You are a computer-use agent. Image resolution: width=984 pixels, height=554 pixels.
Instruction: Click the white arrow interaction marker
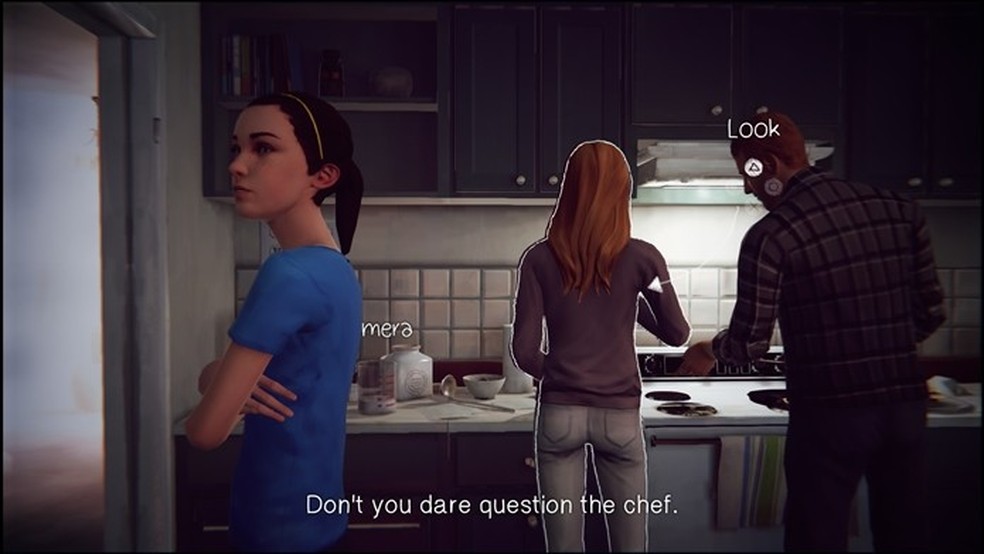click(657, 285)
